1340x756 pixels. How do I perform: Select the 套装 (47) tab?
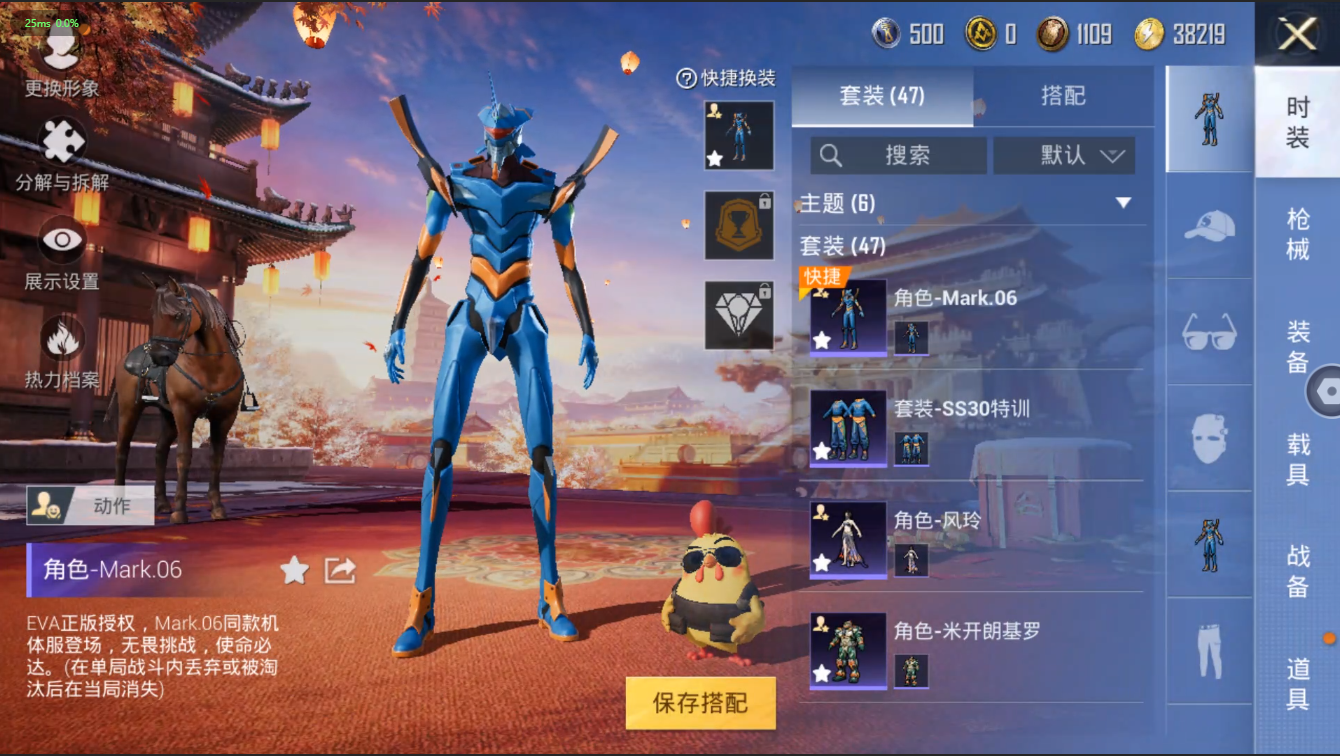pos(882,96)
